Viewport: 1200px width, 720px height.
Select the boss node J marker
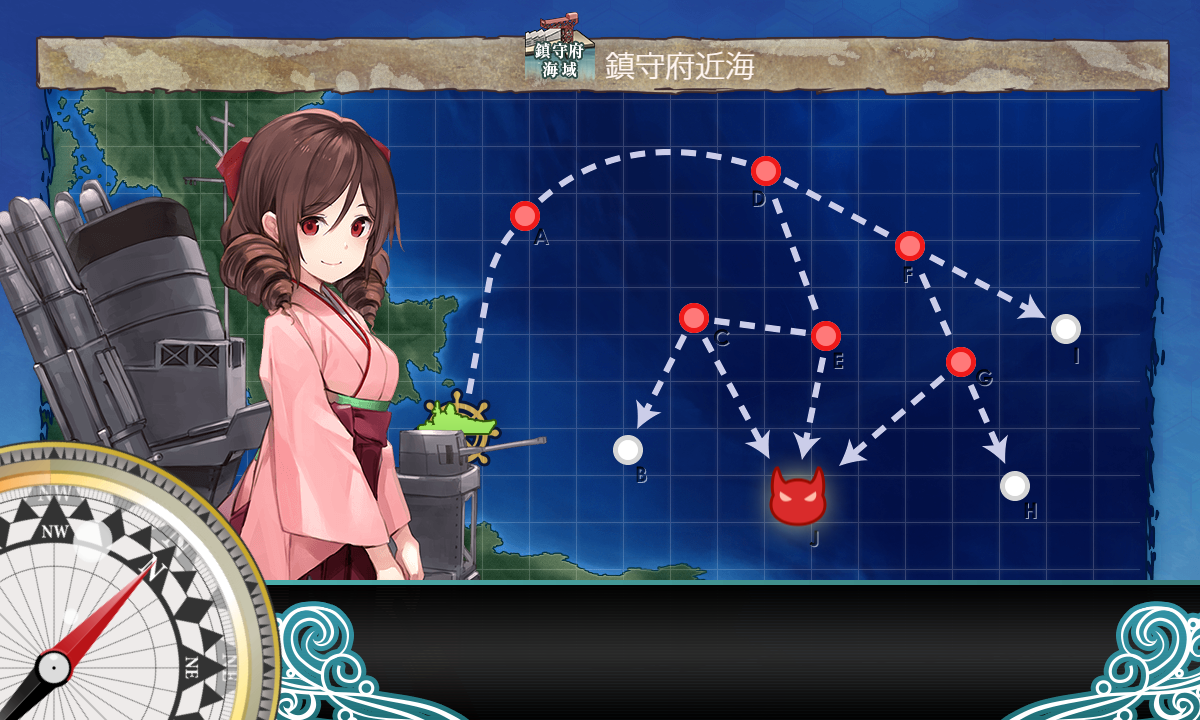[x=797, y=496]
